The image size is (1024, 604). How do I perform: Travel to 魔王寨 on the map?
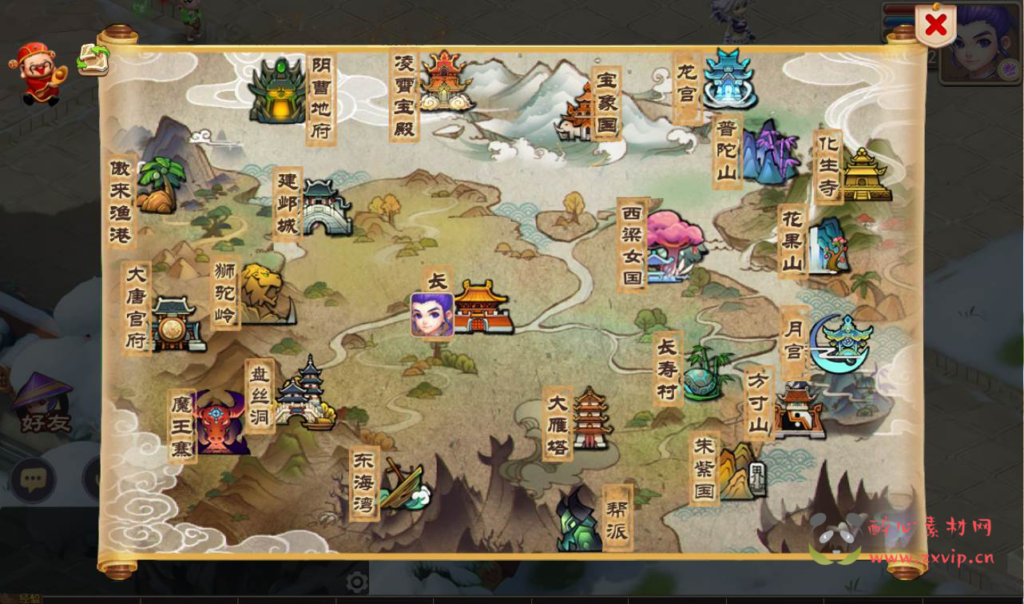(222, 423)
